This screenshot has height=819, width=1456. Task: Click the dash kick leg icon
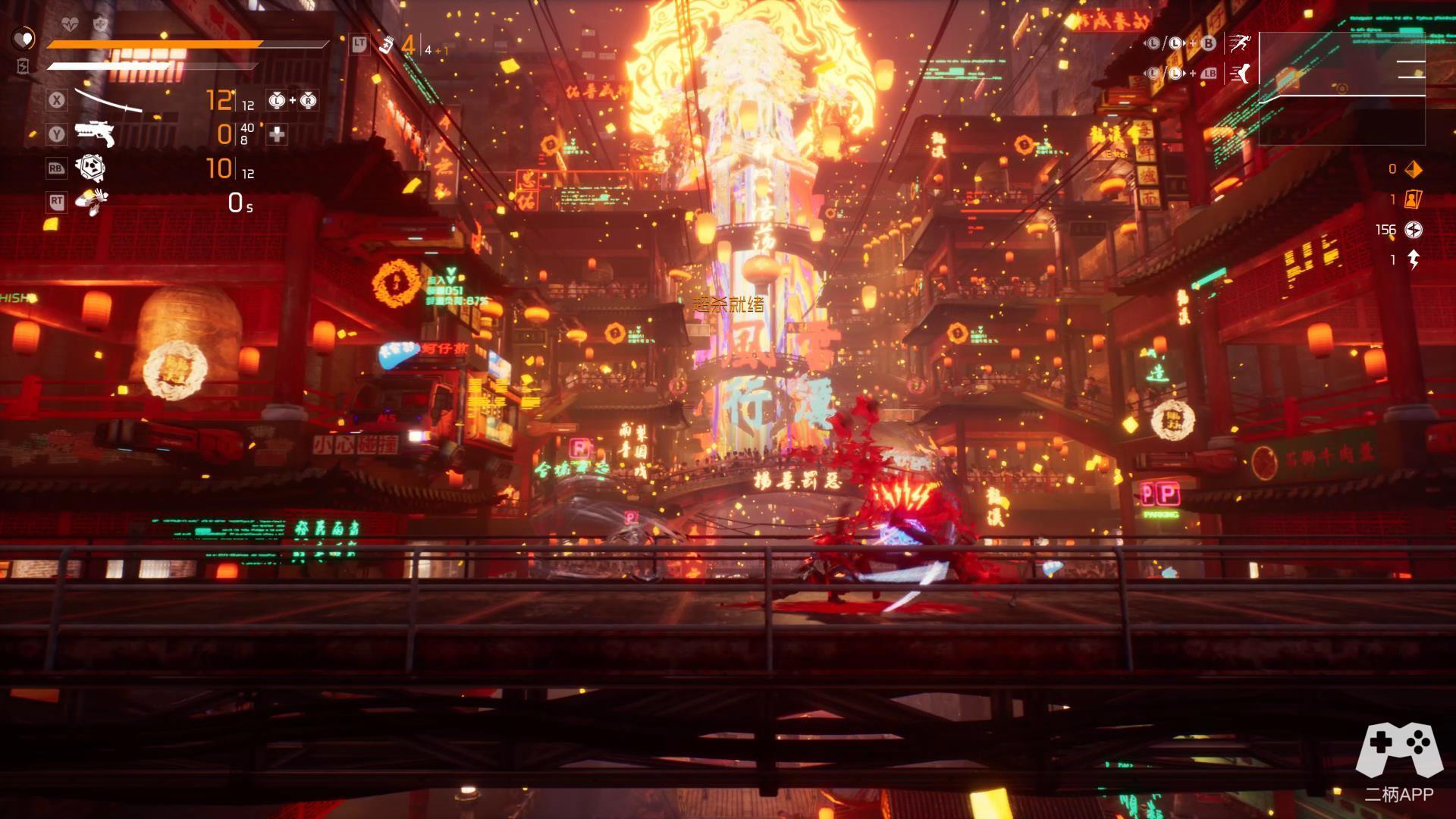[1241, 73]
